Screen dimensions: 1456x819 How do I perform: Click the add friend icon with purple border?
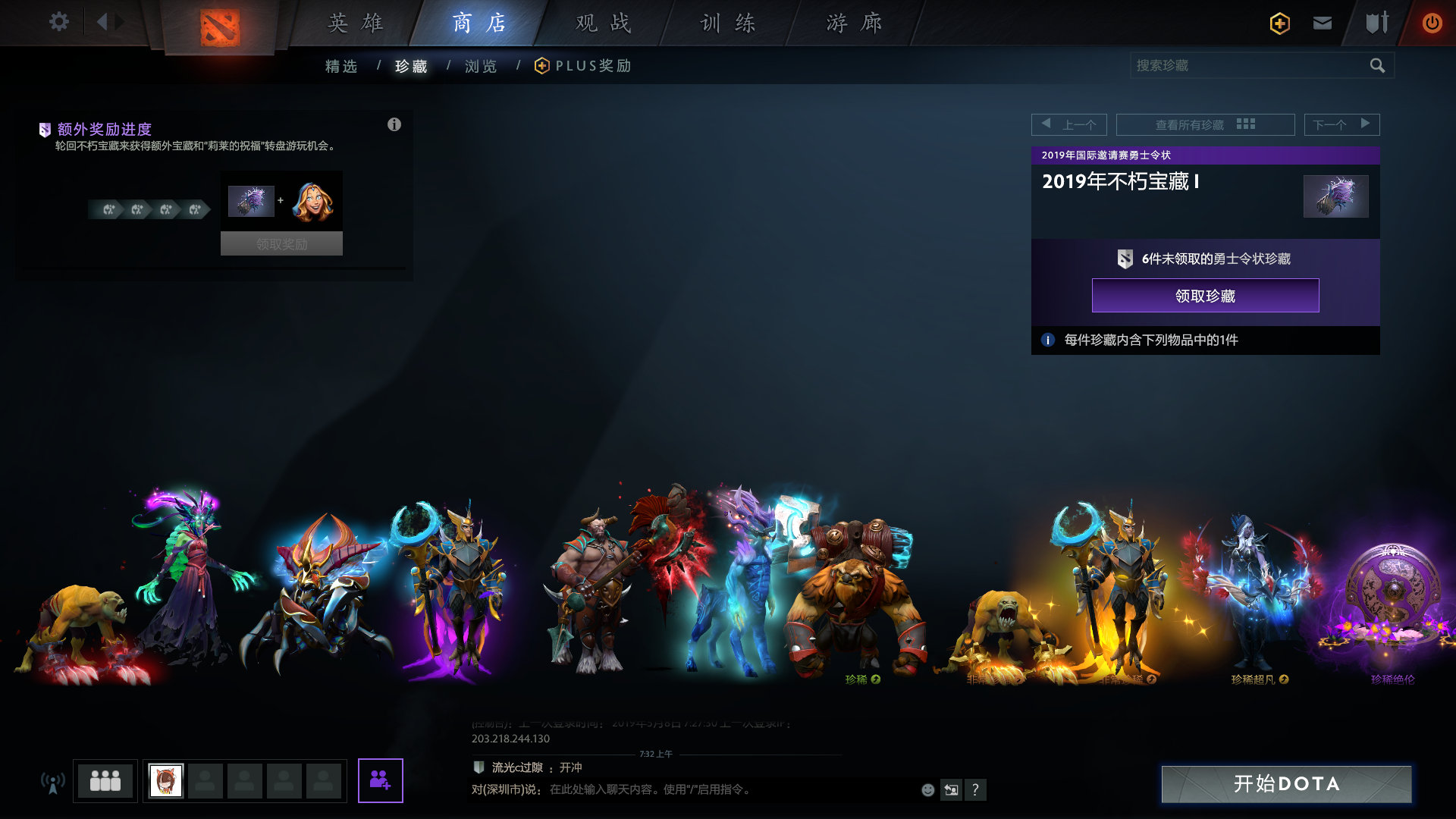(x=381, y=780)
